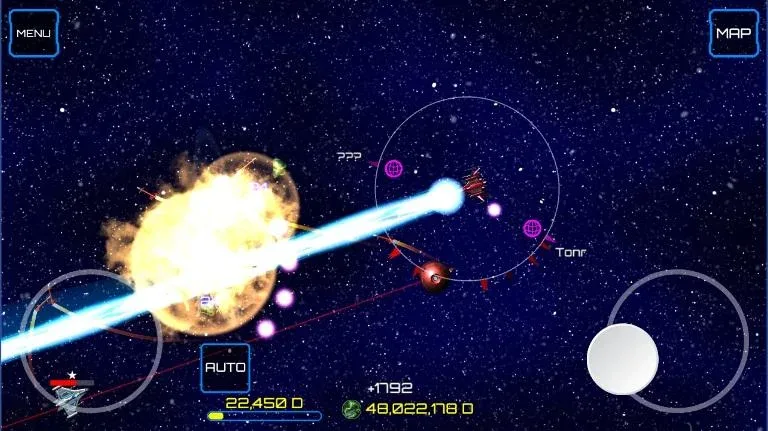768x431 pixels.
Task: Toggle the AUTO fire button
Action: pos(225,367)
